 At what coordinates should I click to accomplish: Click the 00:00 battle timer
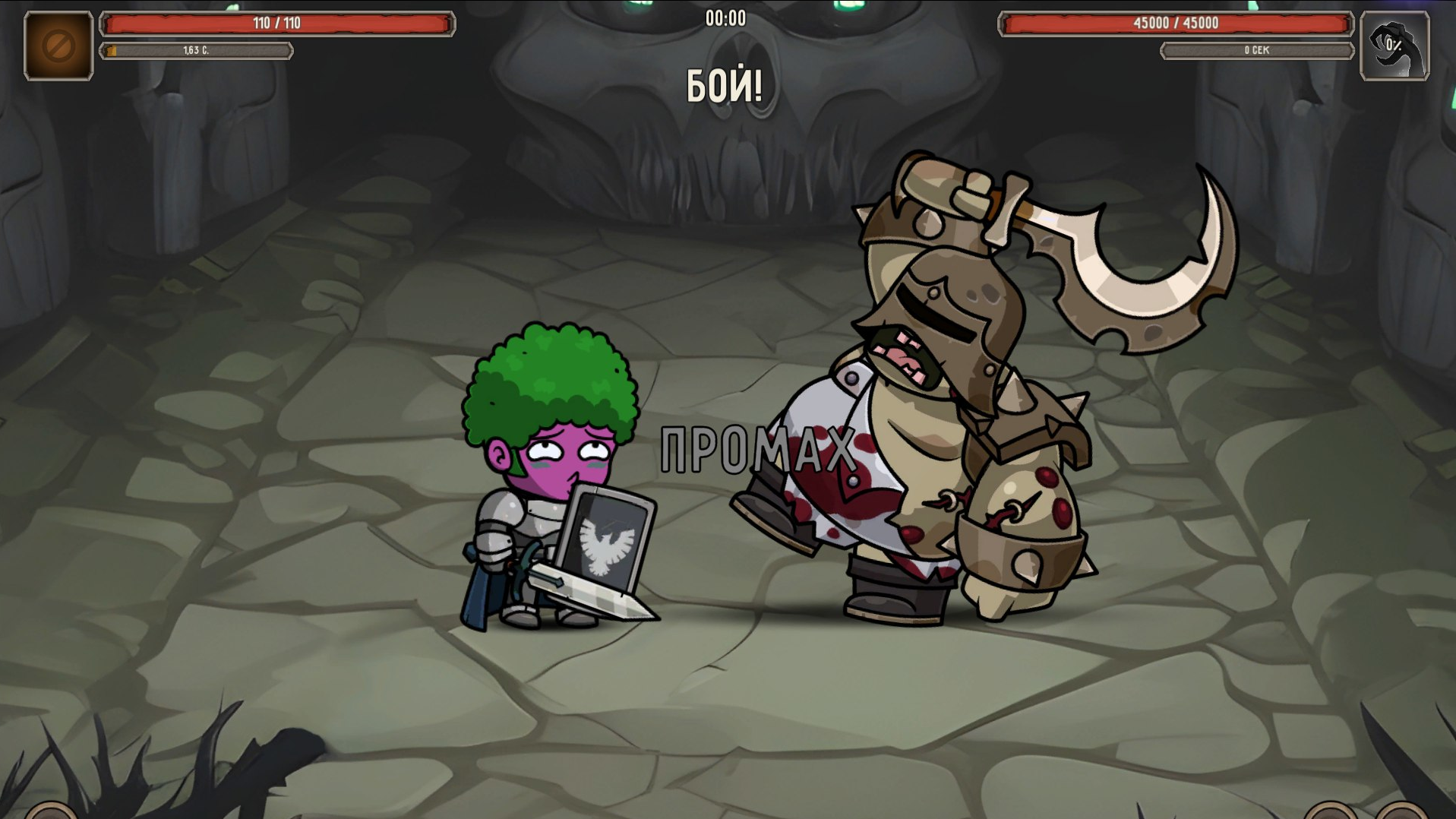tap(727, 19)
